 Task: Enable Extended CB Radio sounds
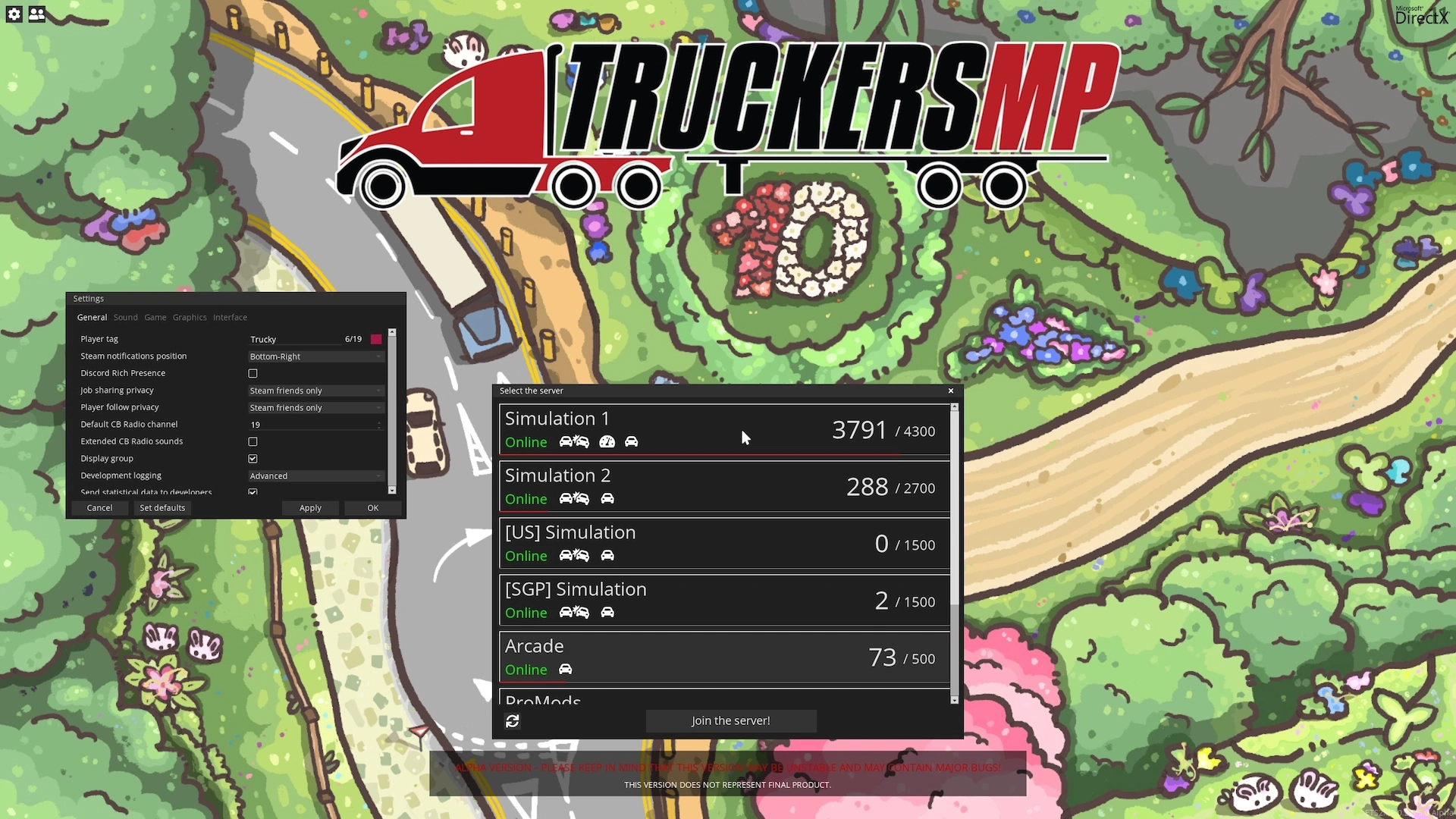pos(253,442)
